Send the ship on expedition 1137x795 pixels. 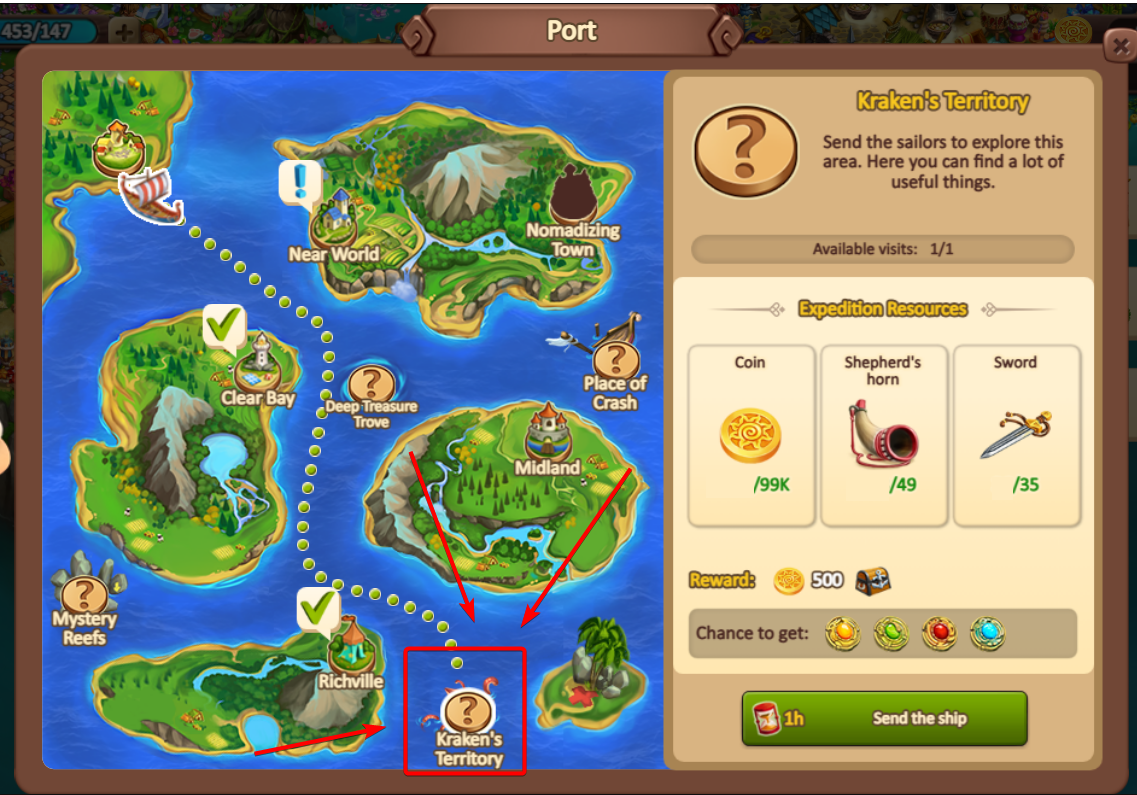pos(884,718)
